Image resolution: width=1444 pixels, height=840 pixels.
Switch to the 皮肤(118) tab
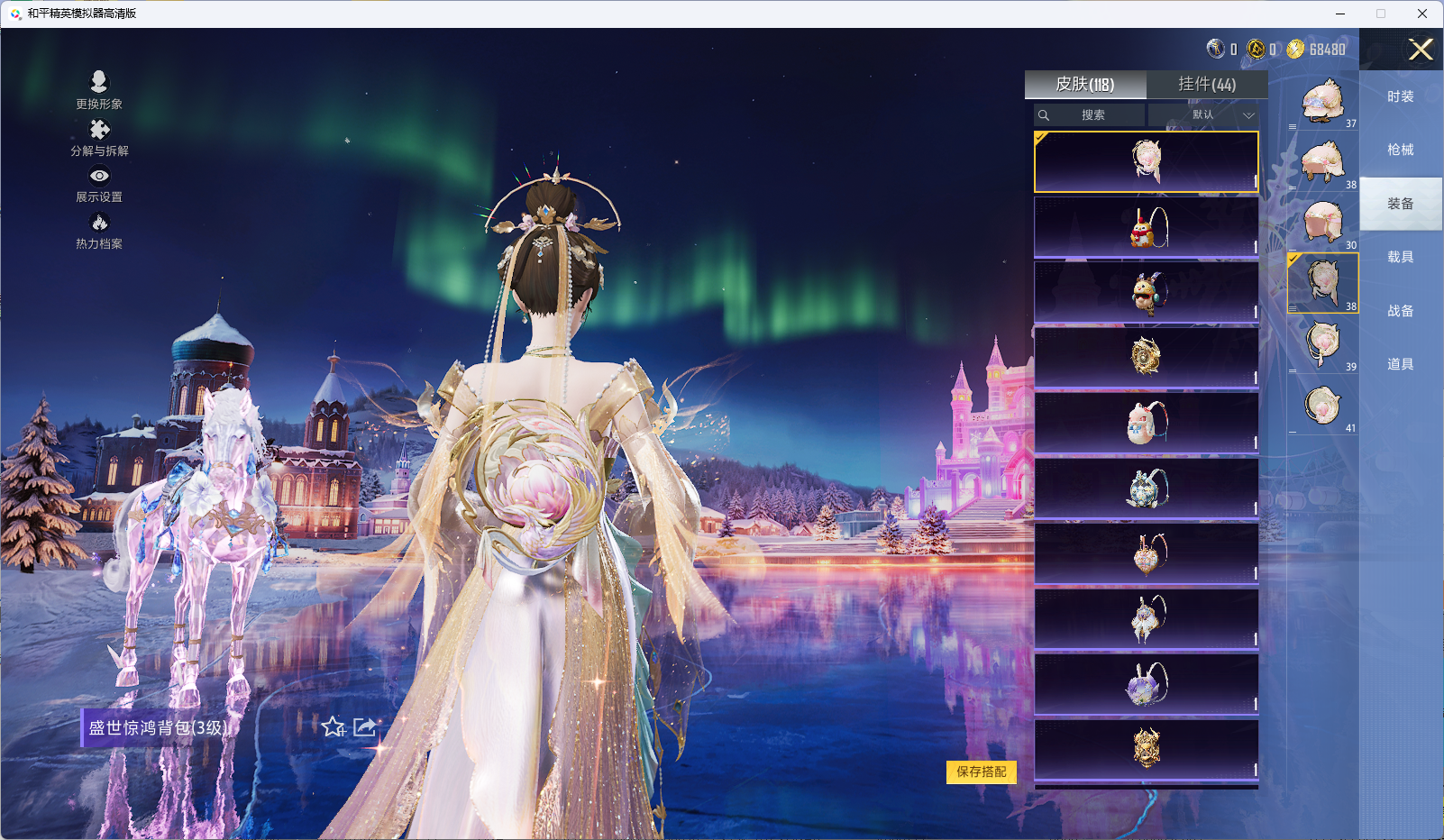click(1085, 85)
